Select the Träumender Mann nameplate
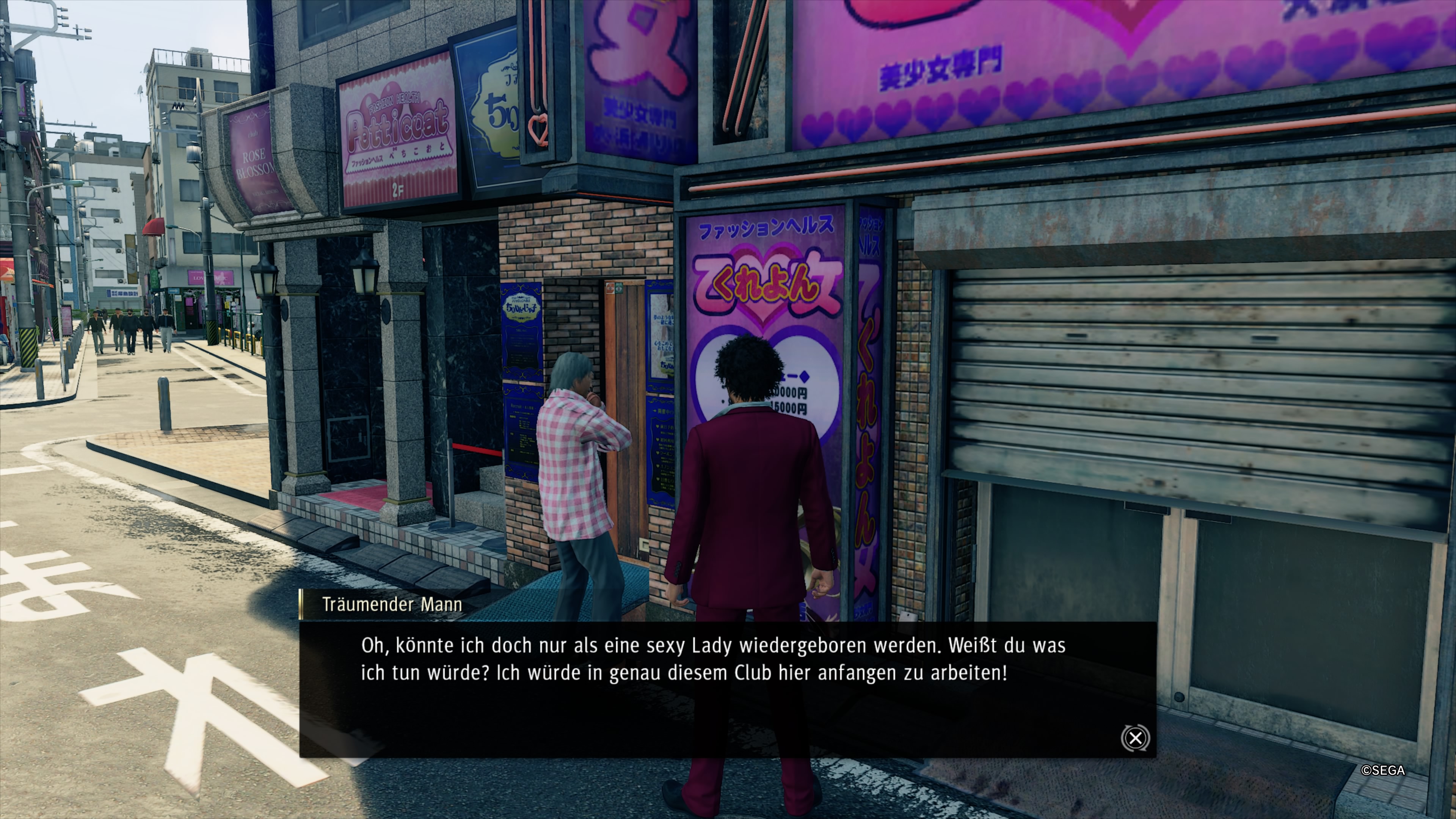1456x819 pixels. tap(392, 604)
